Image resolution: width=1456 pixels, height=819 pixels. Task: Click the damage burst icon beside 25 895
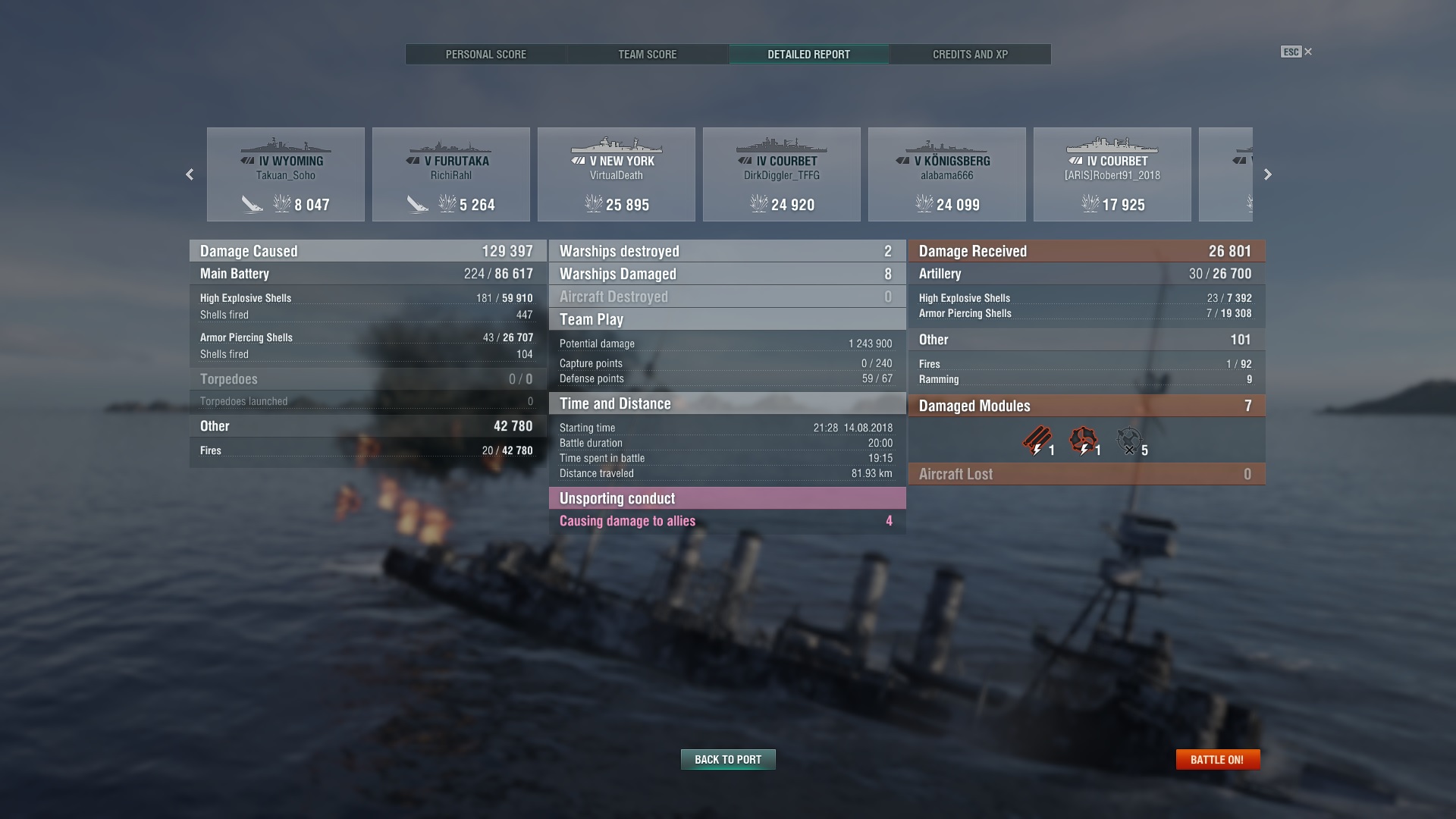click(x=595, y=203)
